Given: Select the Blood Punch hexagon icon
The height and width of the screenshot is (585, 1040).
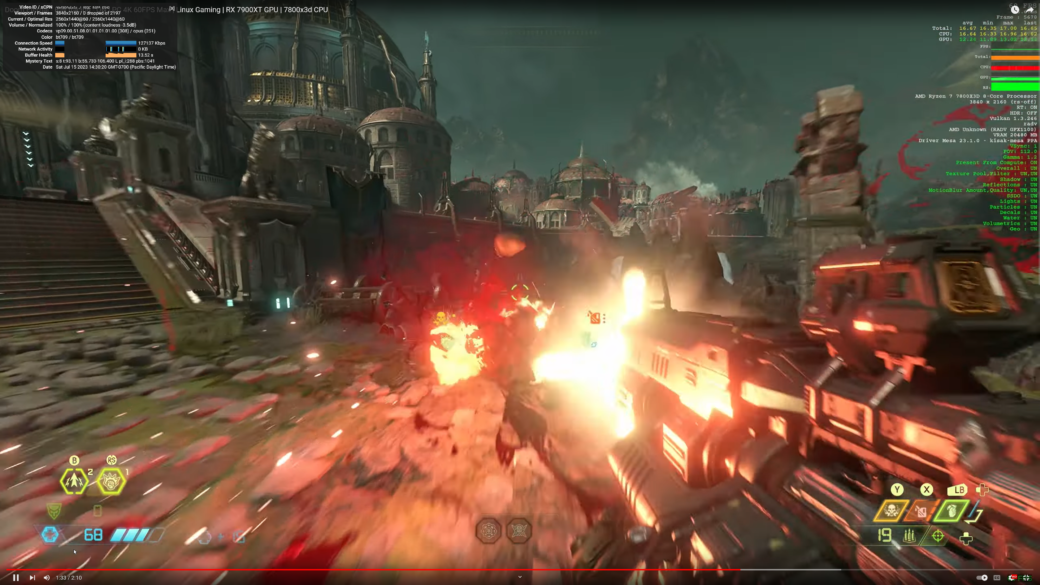Looking at the screenshot, I should (75, 481).
